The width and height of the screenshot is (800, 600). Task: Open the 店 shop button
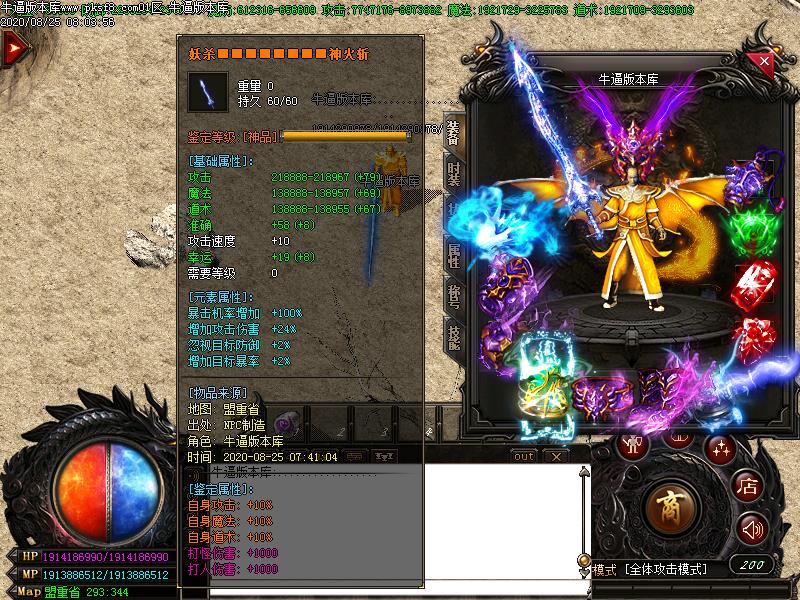[747, 486]
